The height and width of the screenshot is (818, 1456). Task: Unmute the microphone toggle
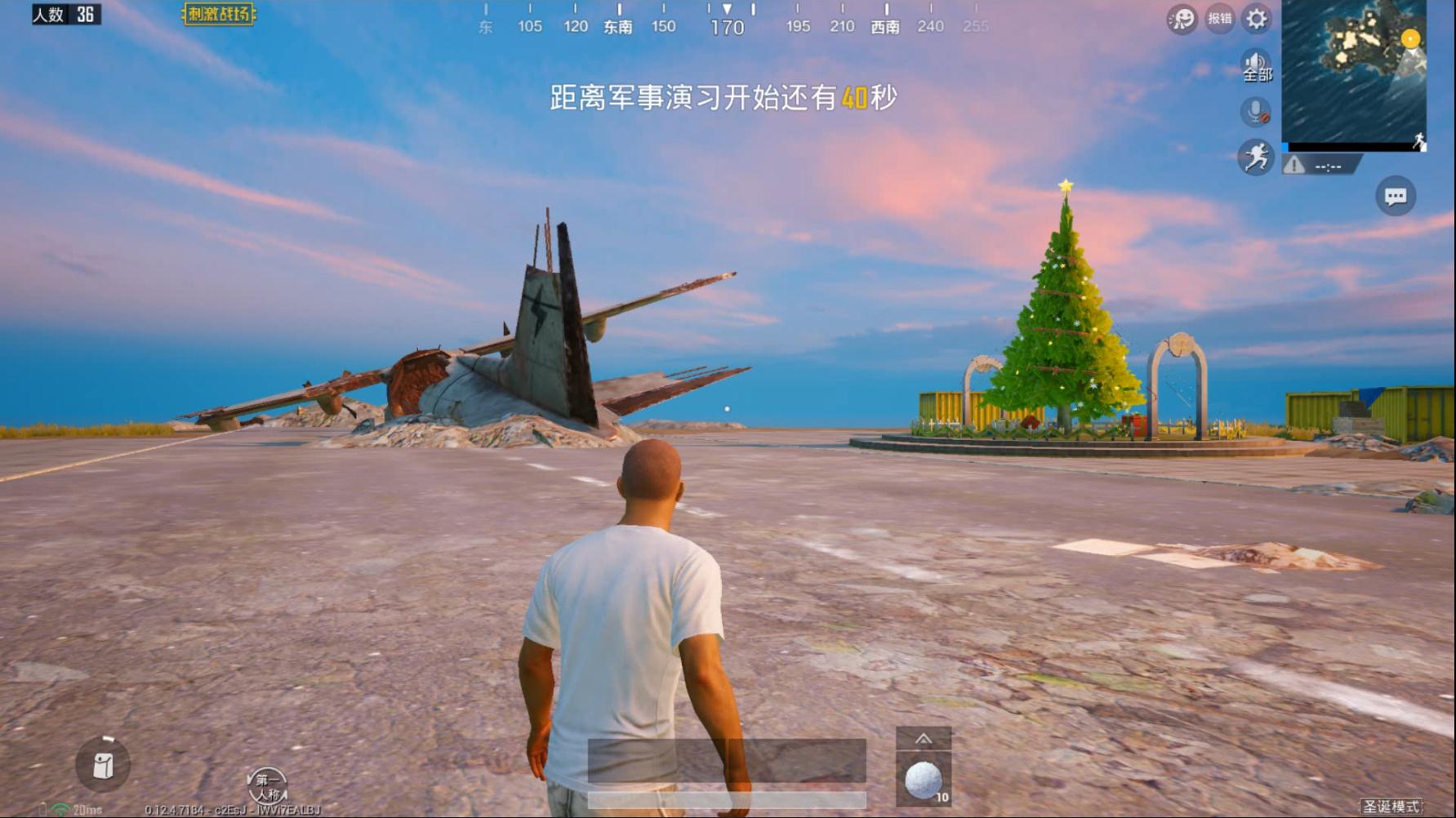[1255, 113]
